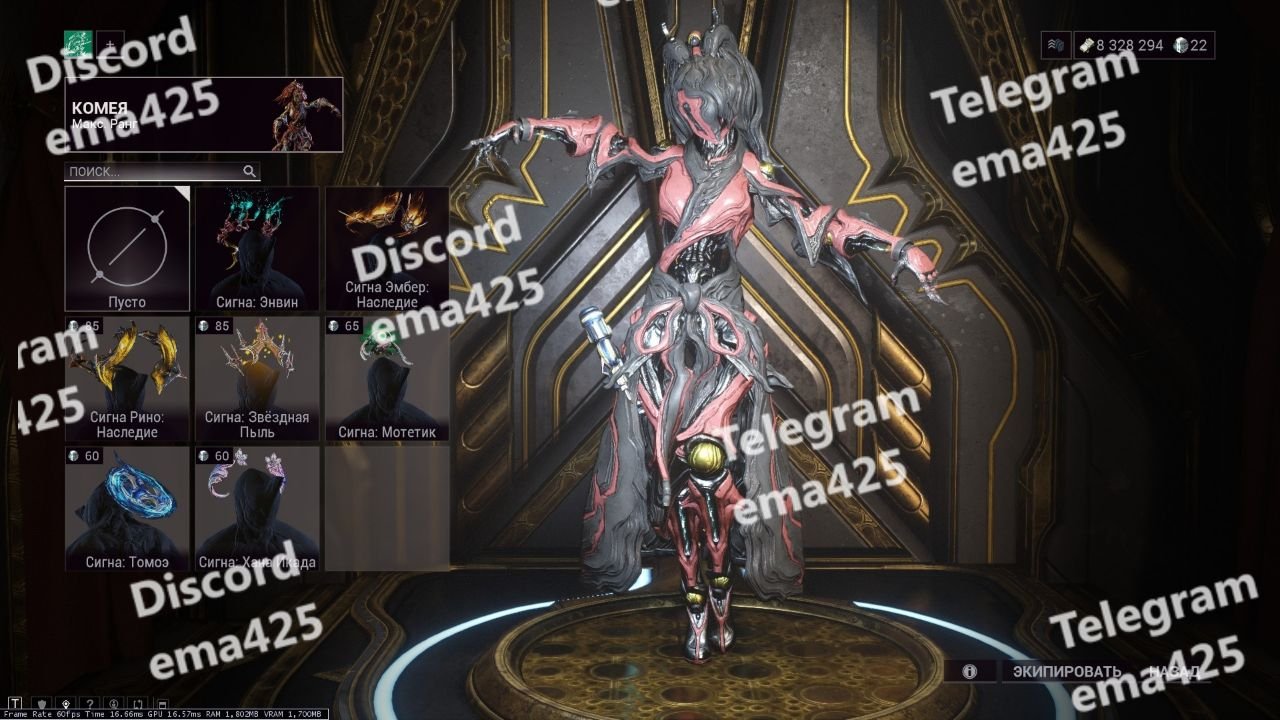Click the green player glyph icon

tap(78, 43)
